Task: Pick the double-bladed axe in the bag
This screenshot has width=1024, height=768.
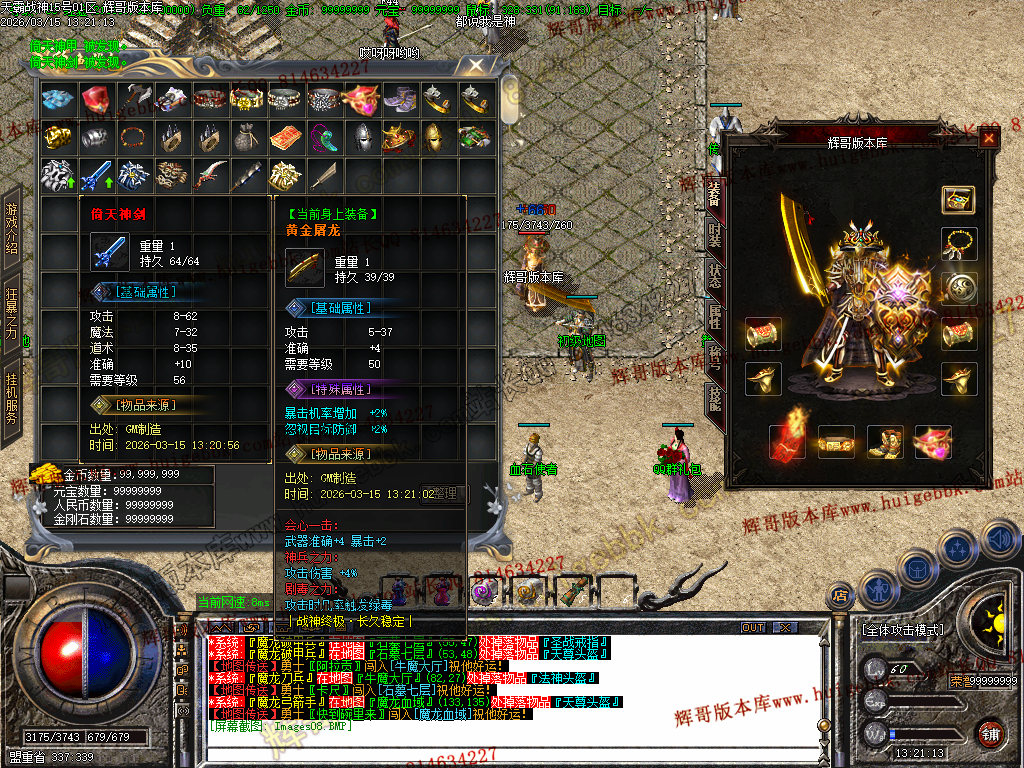Action: pos(134,99)
